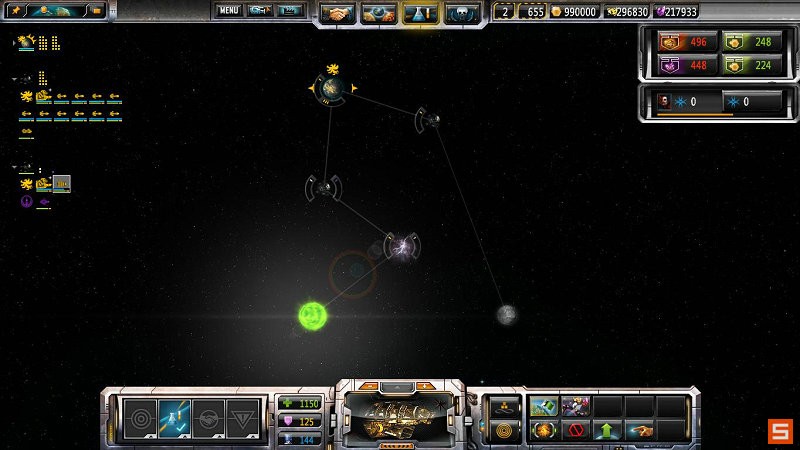The width and height of the screenshot is (800, 450).
Task: Open the research flask screen
Action: 420,14
